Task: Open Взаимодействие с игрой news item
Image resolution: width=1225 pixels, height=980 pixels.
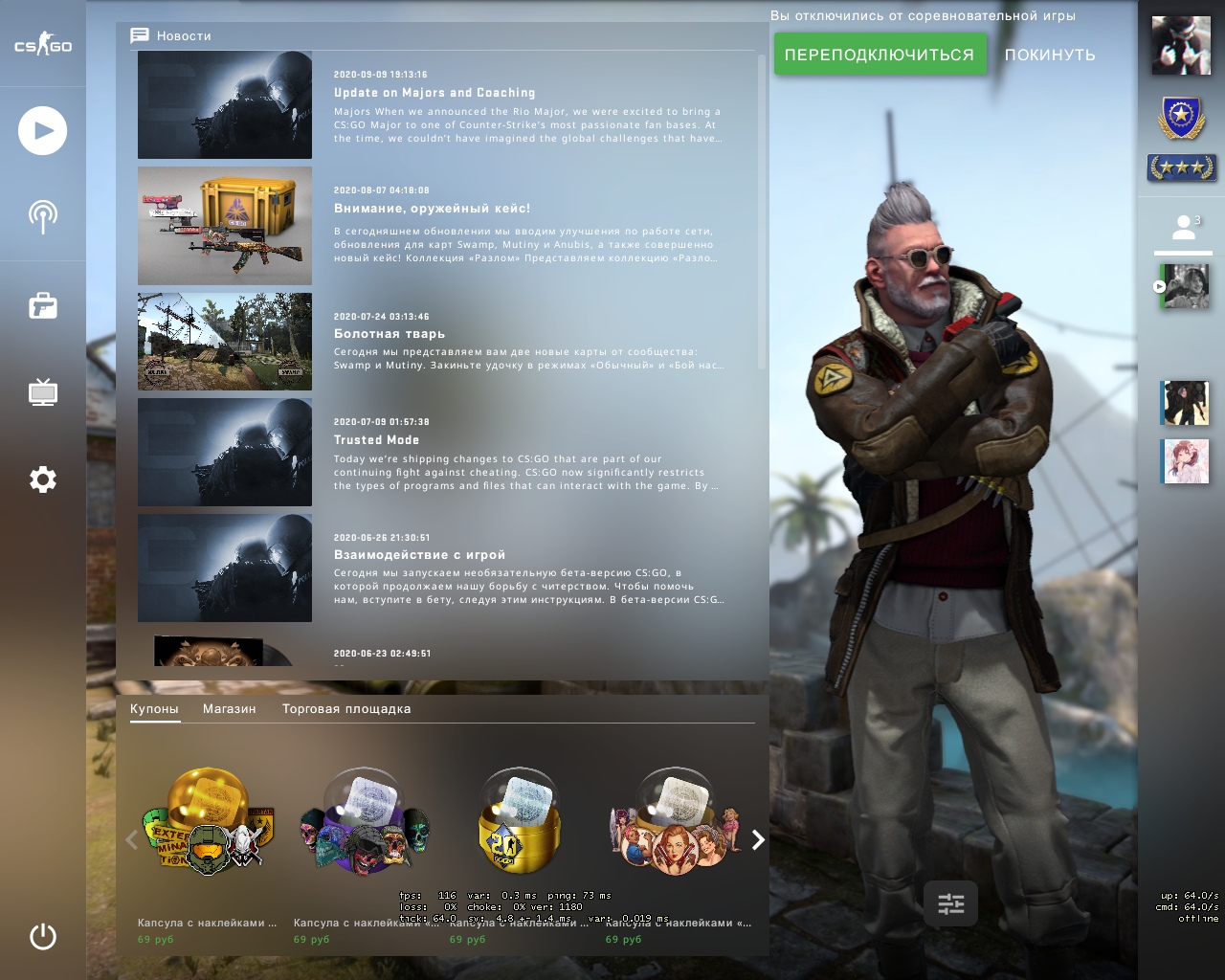Action: coord(419,555)
